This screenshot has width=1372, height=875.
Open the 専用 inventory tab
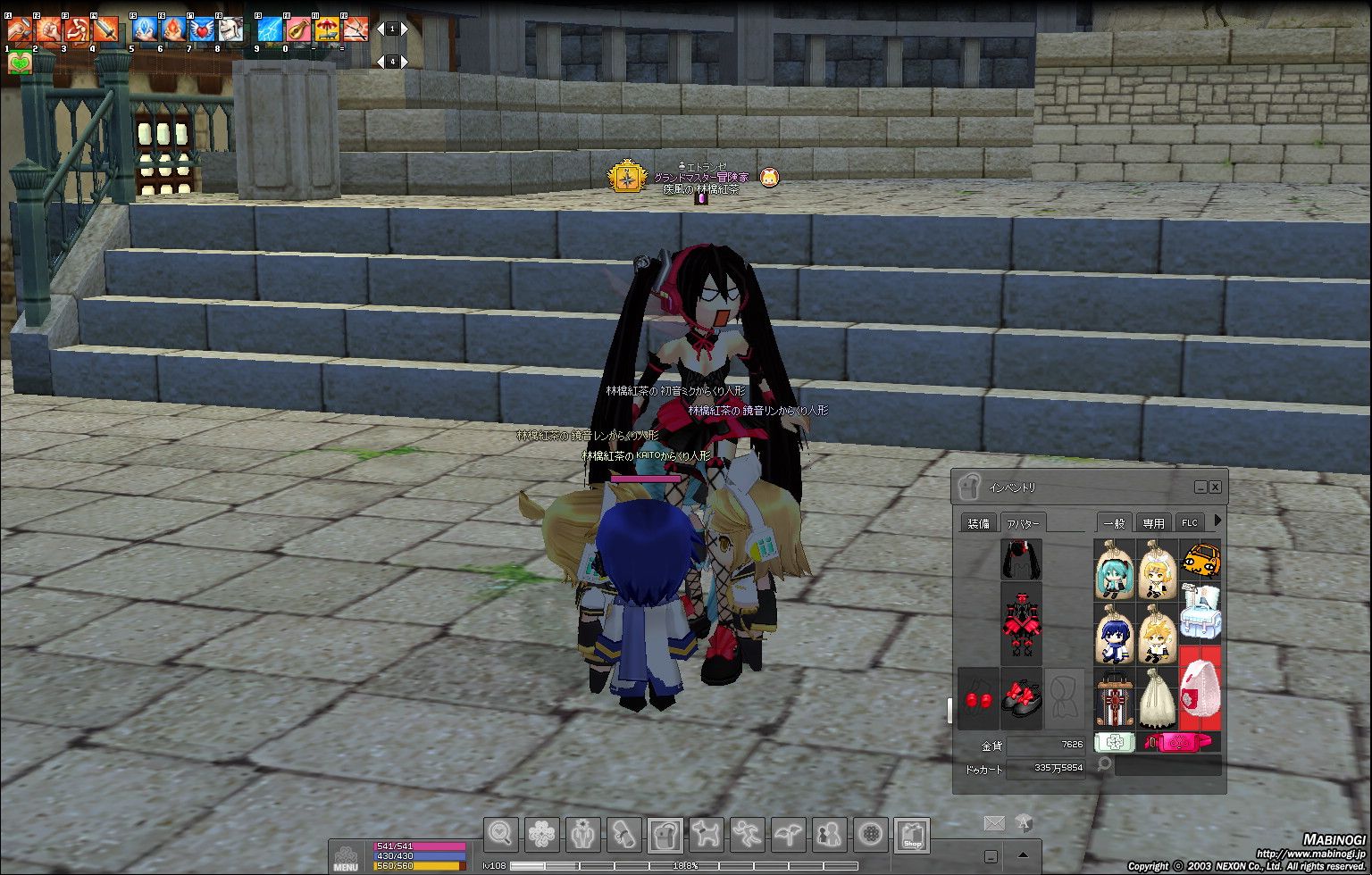pyautogui.click(x=1153, y=523)
